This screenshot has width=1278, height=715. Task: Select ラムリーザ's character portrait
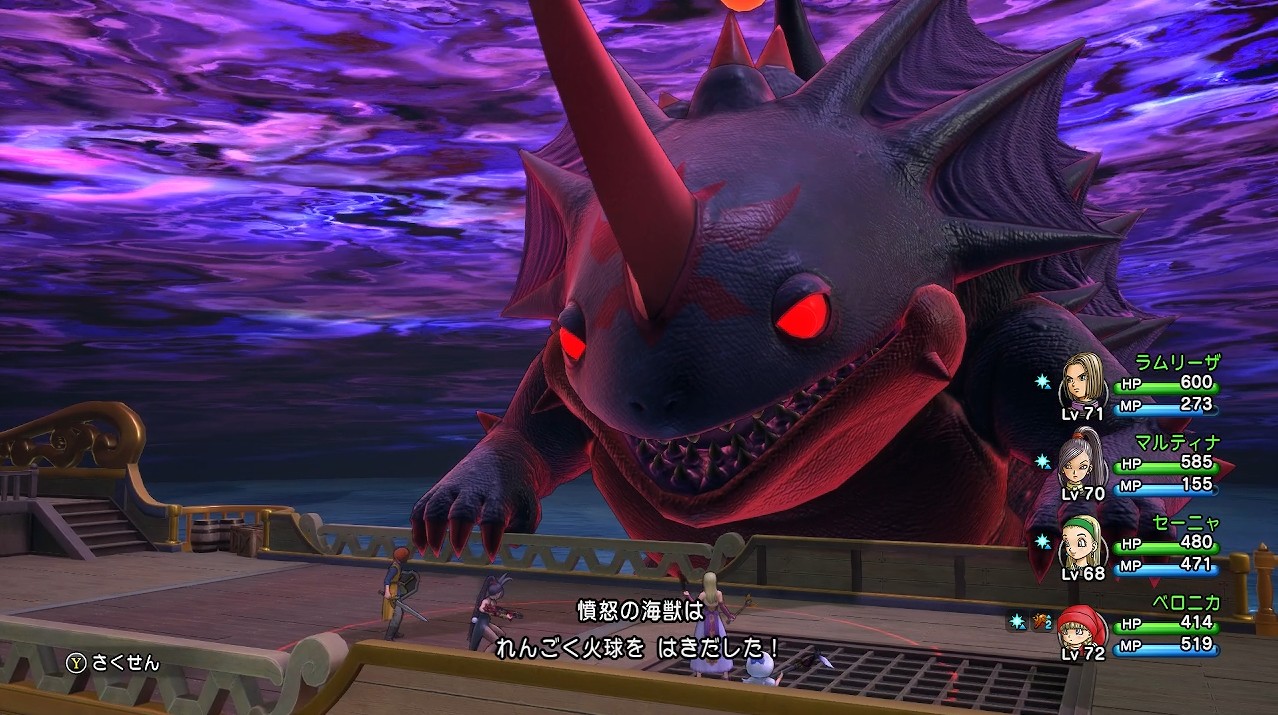[1081, 379]
